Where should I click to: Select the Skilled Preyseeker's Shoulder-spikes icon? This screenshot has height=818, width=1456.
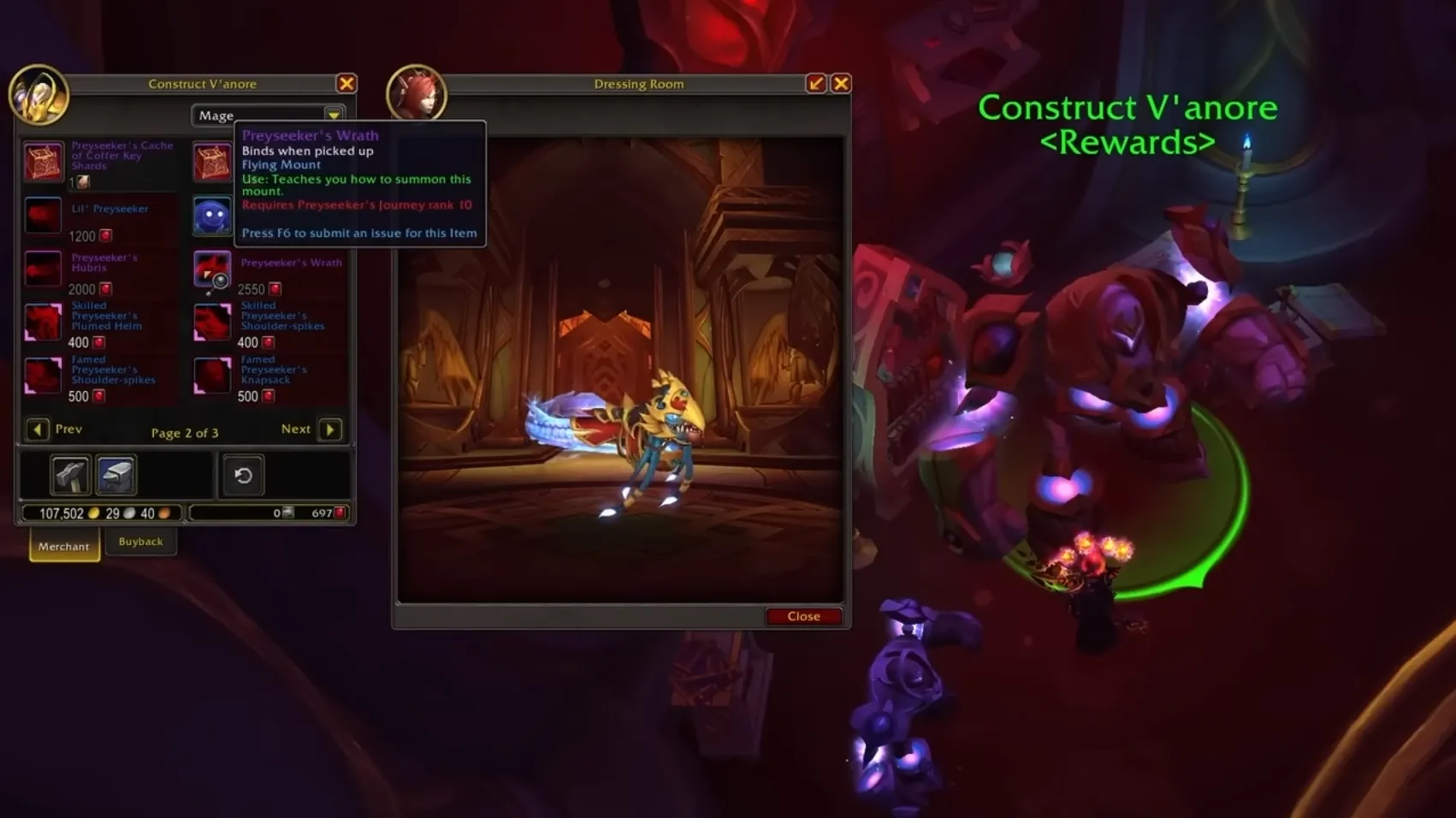[211, 323]
